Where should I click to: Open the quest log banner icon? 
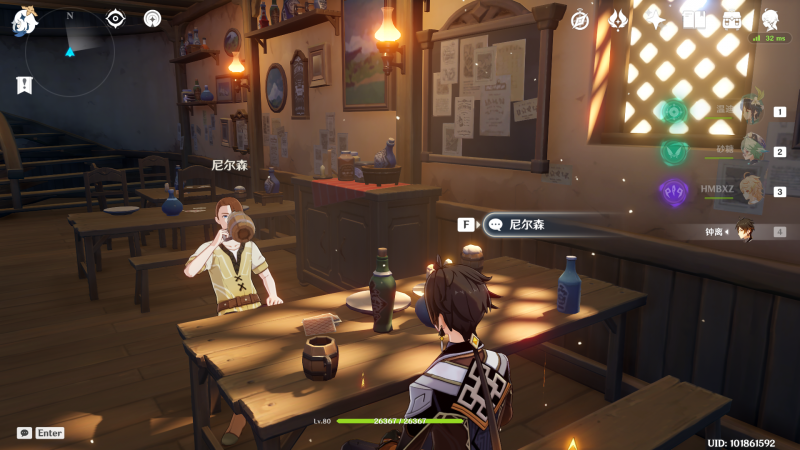pyautogui.click(x=24, y=85)
